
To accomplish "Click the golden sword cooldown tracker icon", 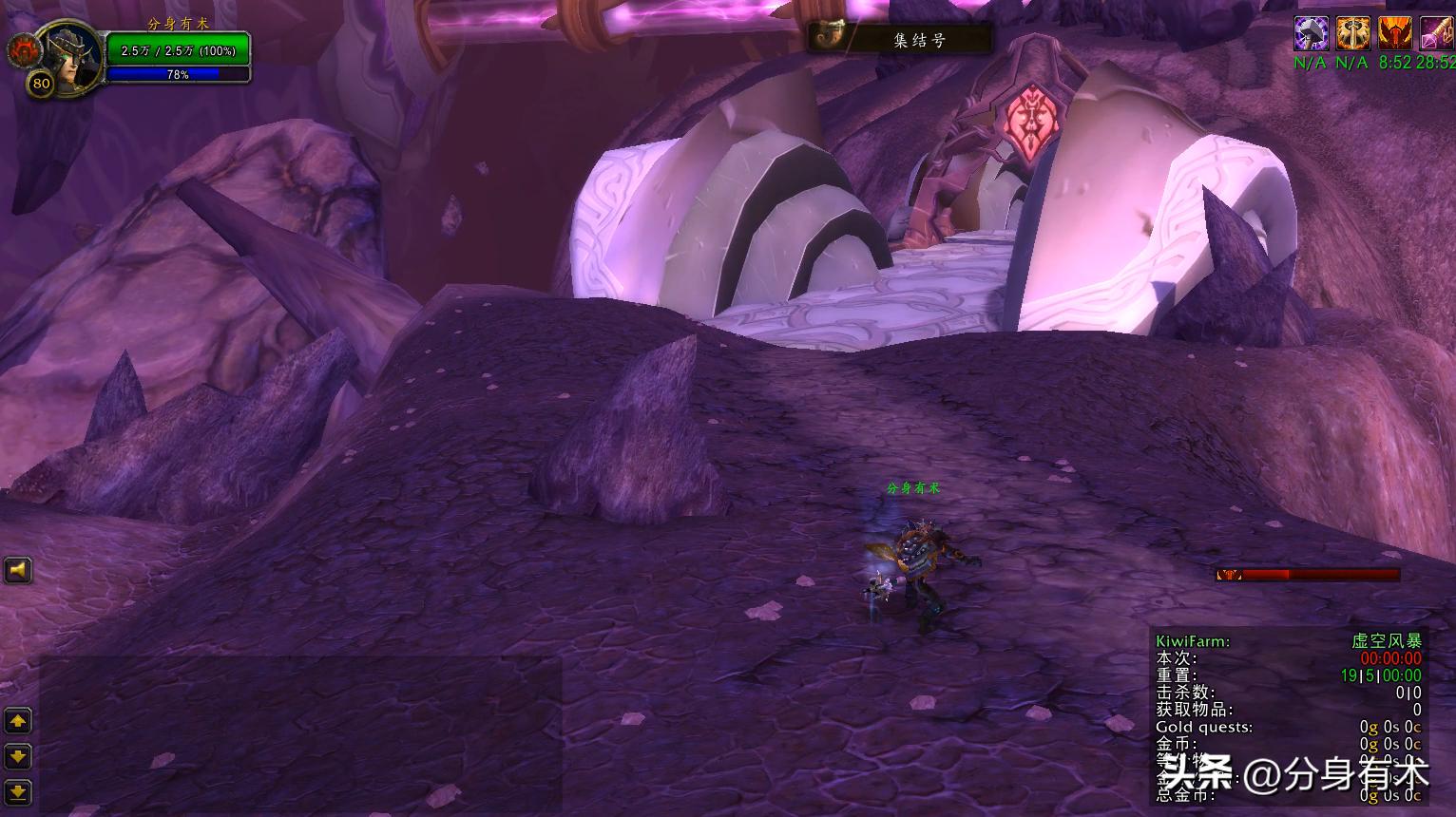I will (1352, 33).
